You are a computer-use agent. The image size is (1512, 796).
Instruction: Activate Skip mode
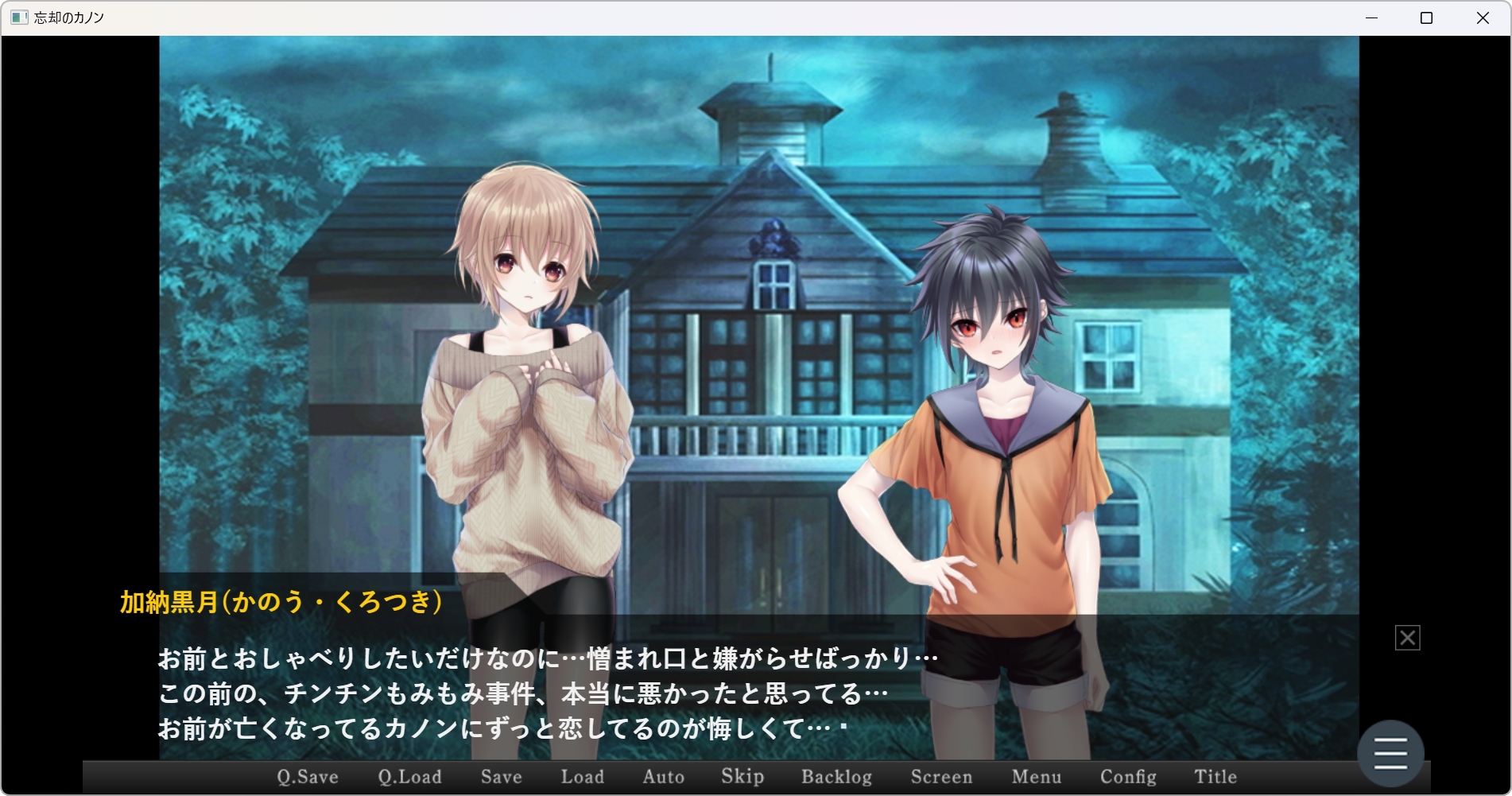742,777
